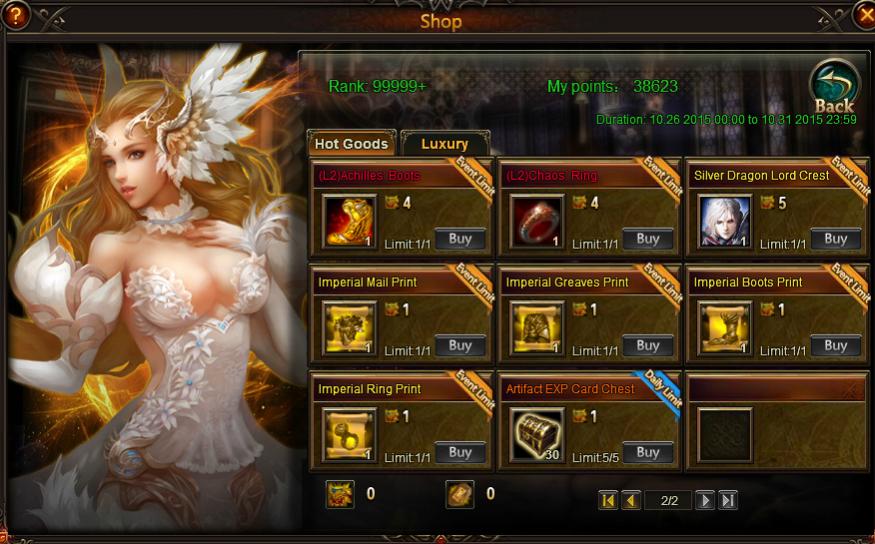The height and width of the screenshot is (544, 875).
Task: Buy the Imperial Boots Print
Action: (x=836, y=345)
